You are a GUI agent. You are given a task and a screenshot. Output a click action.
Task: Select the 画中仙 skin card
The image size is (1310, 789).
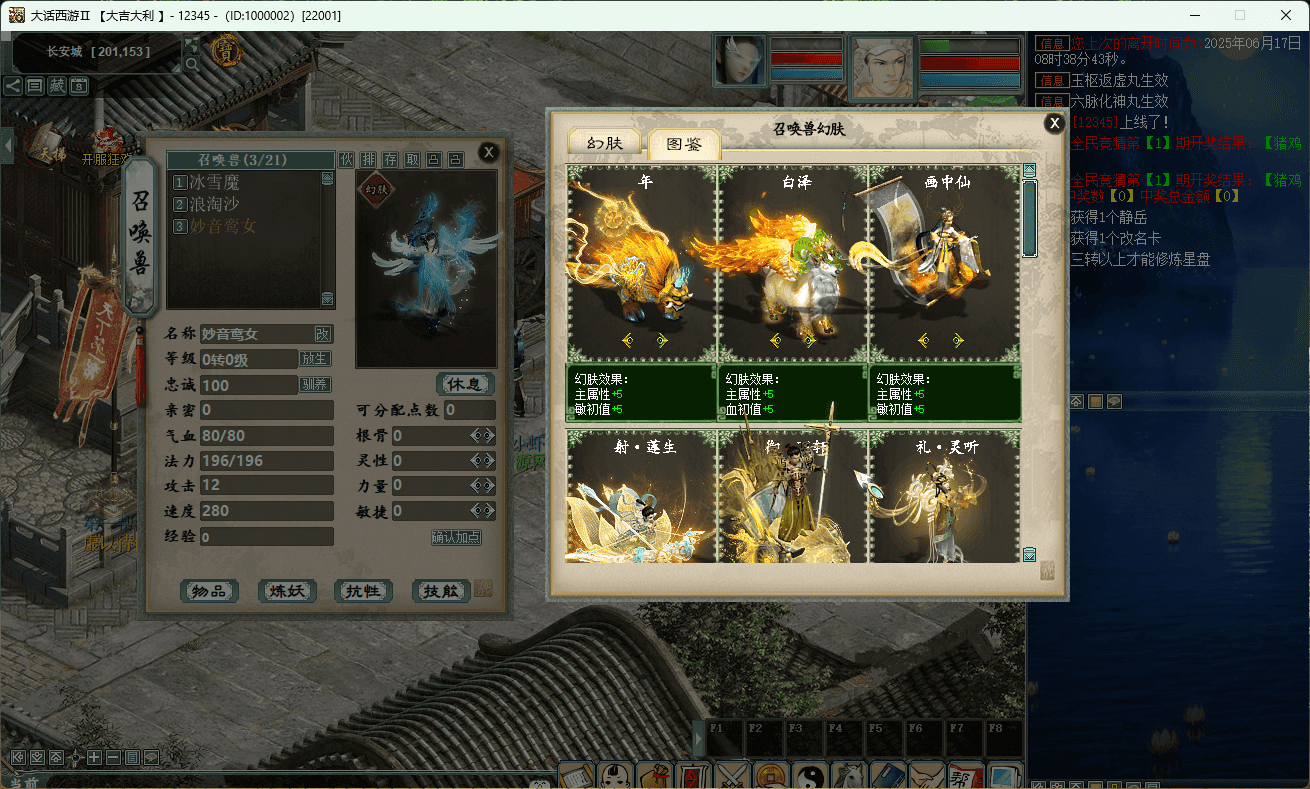pos(945,265)
